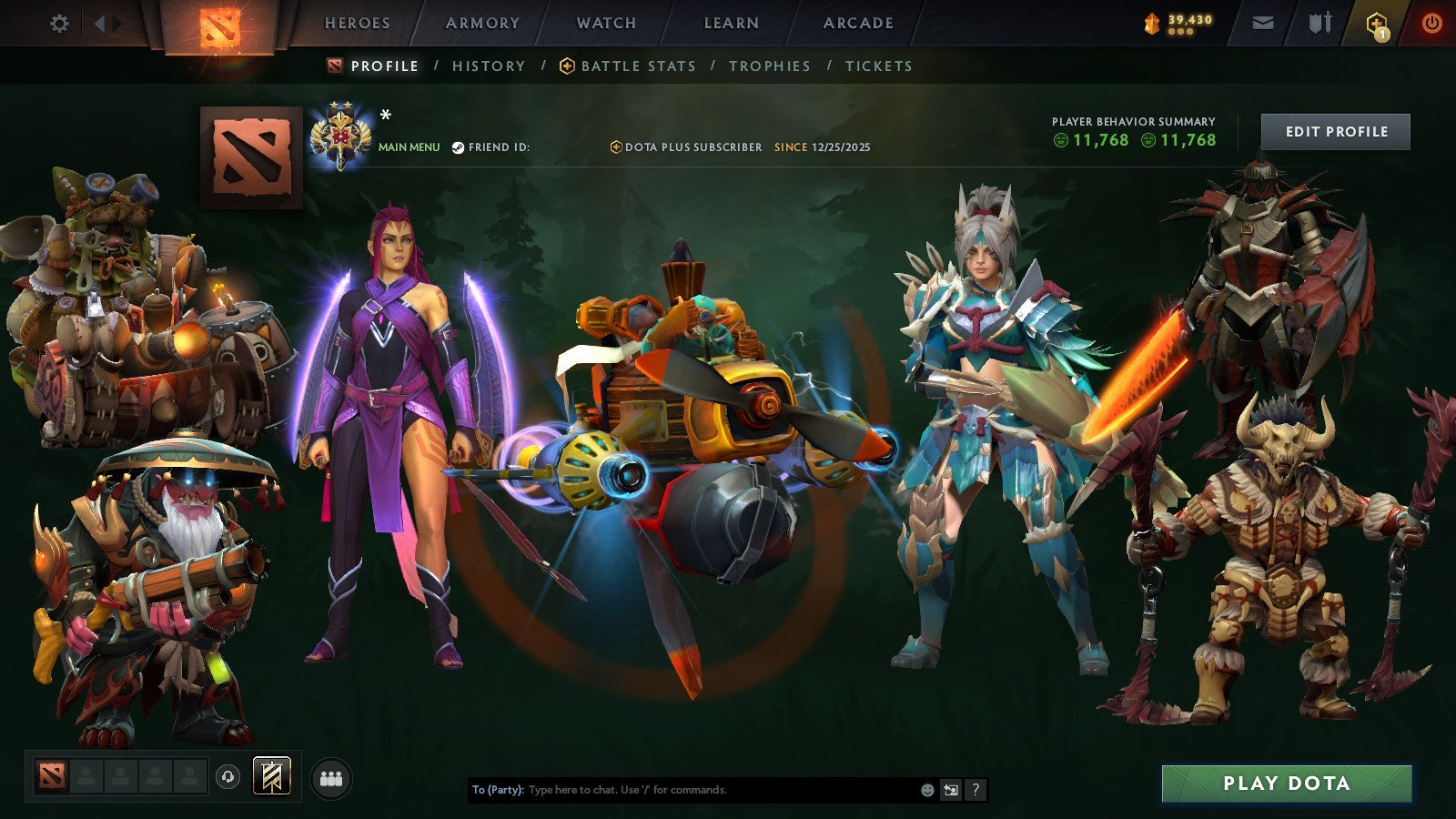Click the Dota 2 logo to return home
1456x819 pixels.
(221, 24)
